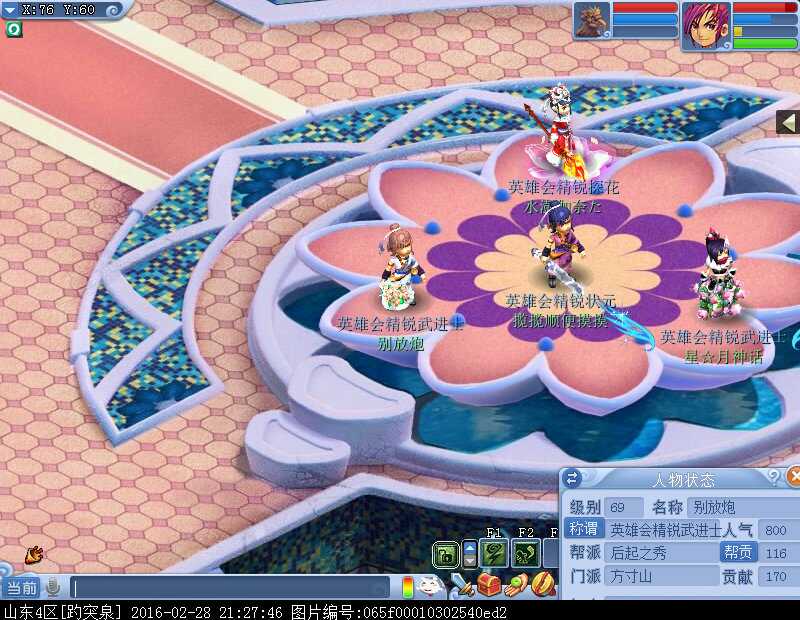Image resolution: width=800 pixels, height=620 pixels.
Task: Close the 人物状态 character status panel
Action: [x=793, y=477]
